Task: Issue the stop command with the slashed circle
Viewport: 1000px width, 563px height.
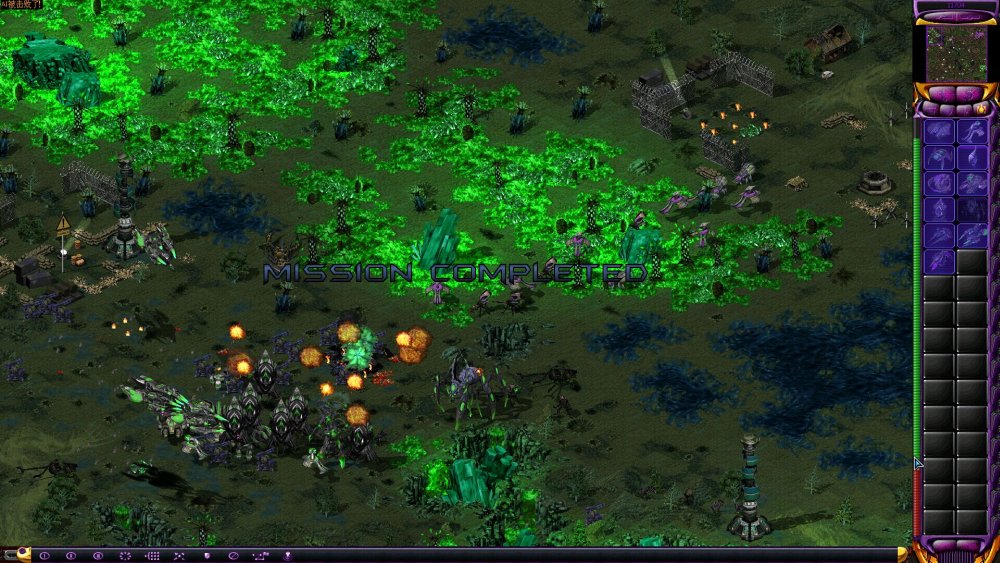Action: click(233, 555)
